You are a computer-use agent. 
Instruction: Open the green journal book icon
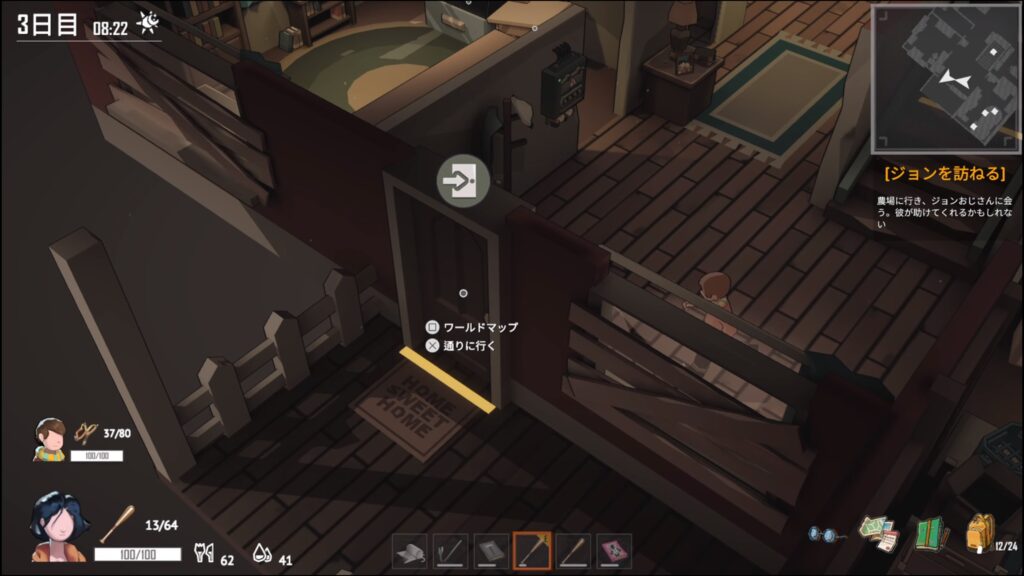click(x=930, y=534)
